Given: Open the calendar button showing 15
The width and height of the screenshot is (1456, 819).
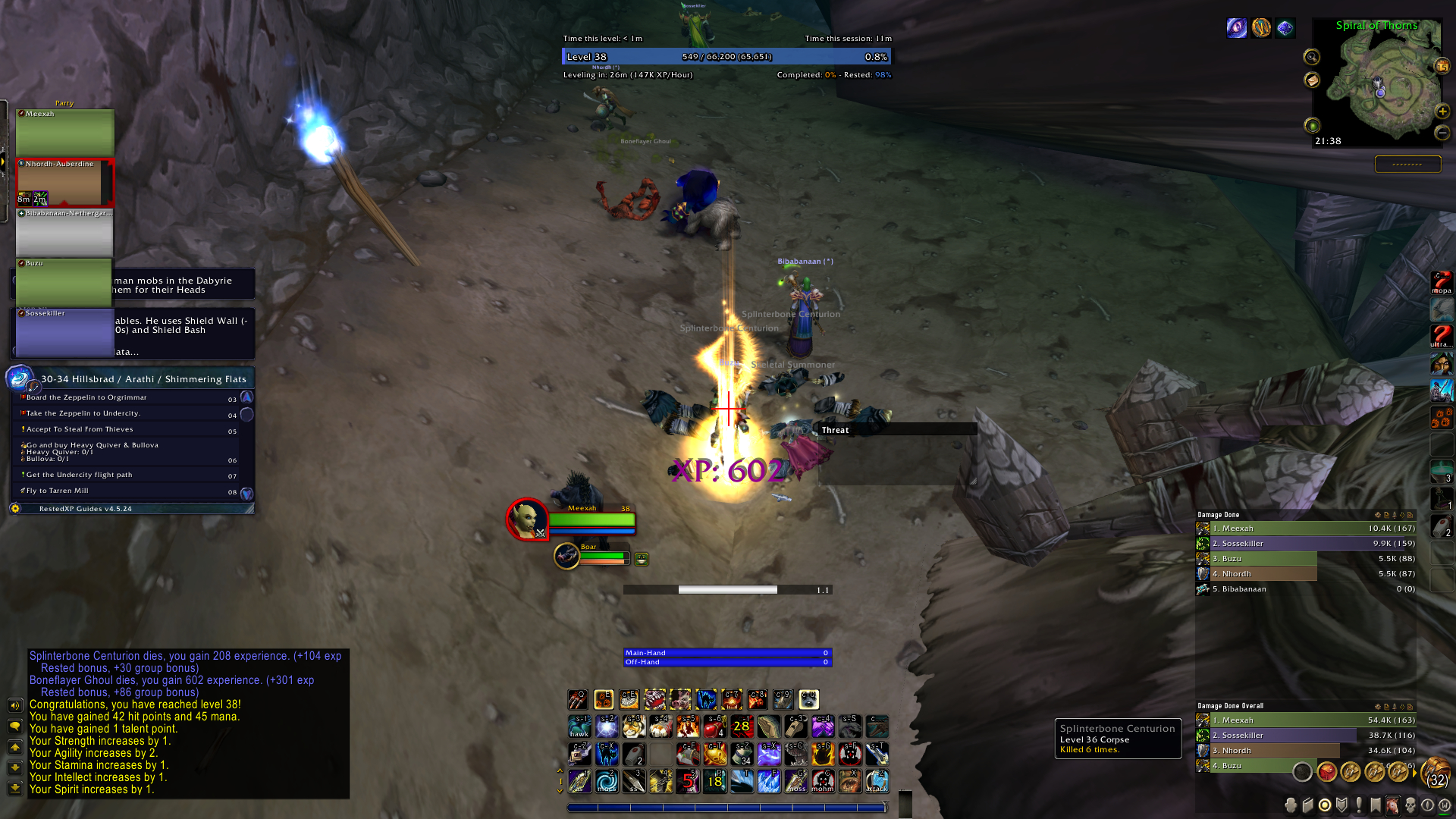Looking at the screenshot, I should pyautogui.click(x=1442, y=67).
